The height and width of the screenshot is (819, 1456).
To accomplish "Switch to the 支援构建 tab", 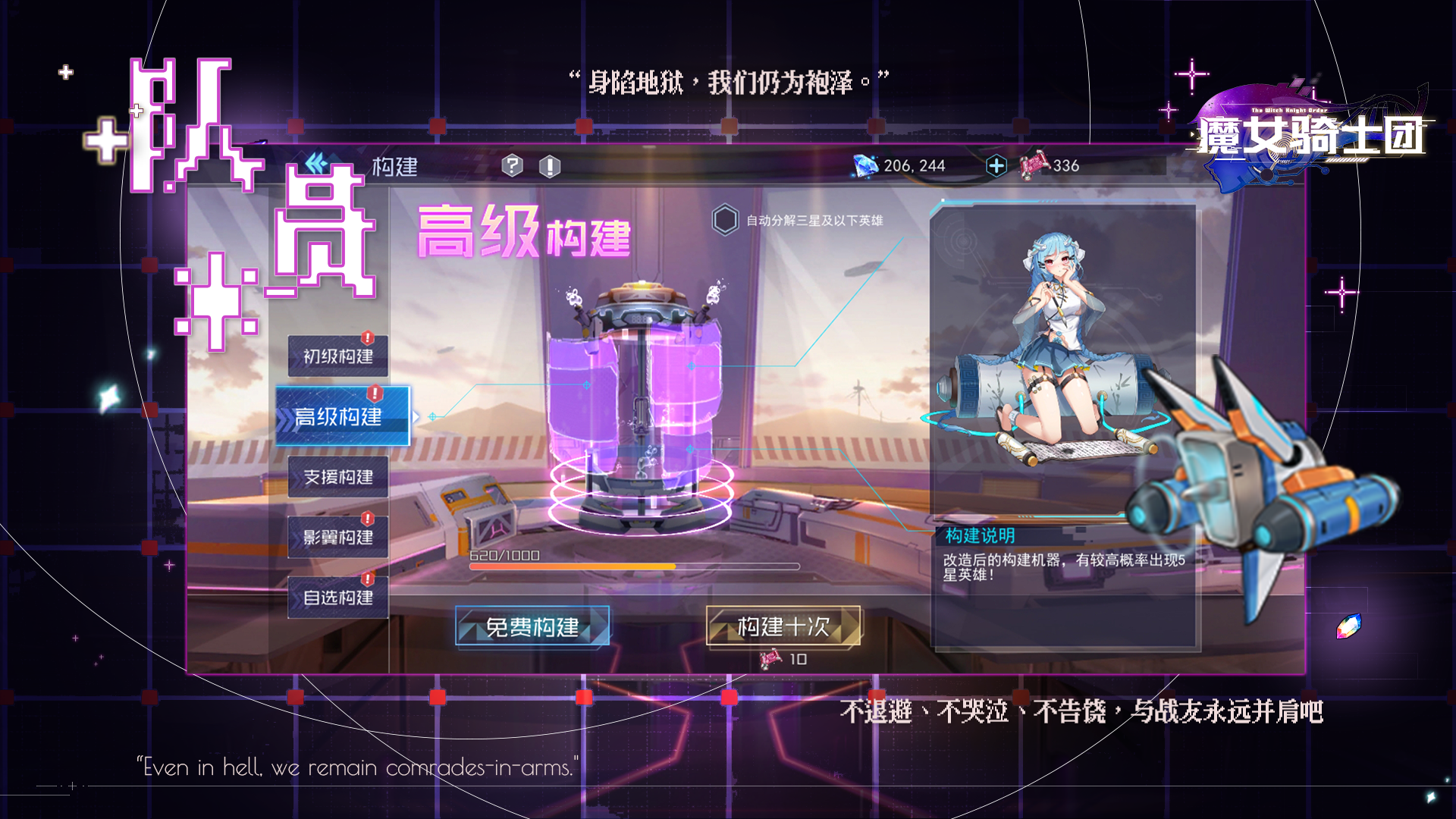I will tap(338, 476).
